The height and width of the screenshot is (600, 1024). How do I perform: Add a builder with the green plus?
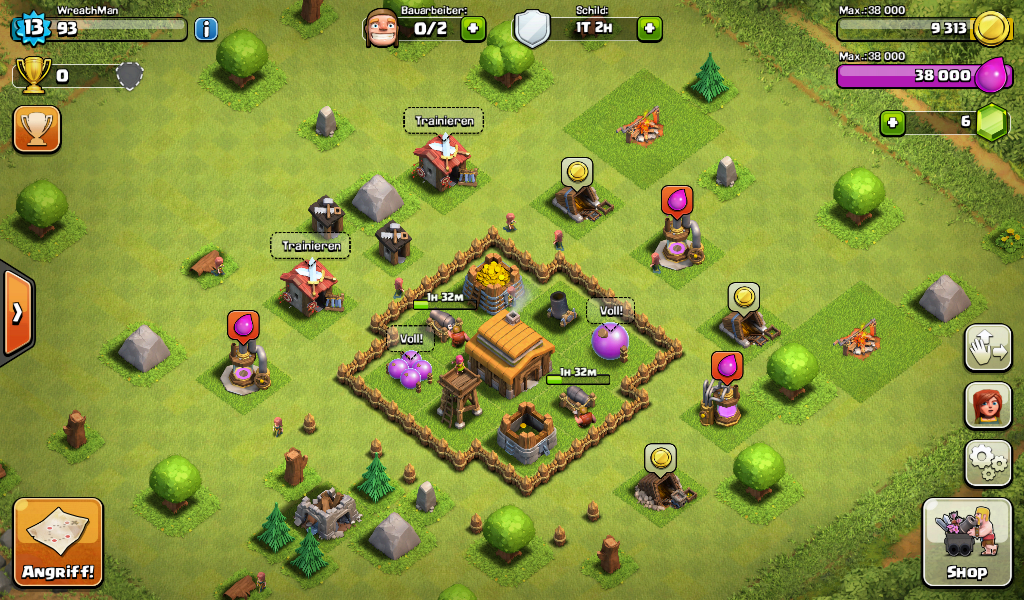473,28
